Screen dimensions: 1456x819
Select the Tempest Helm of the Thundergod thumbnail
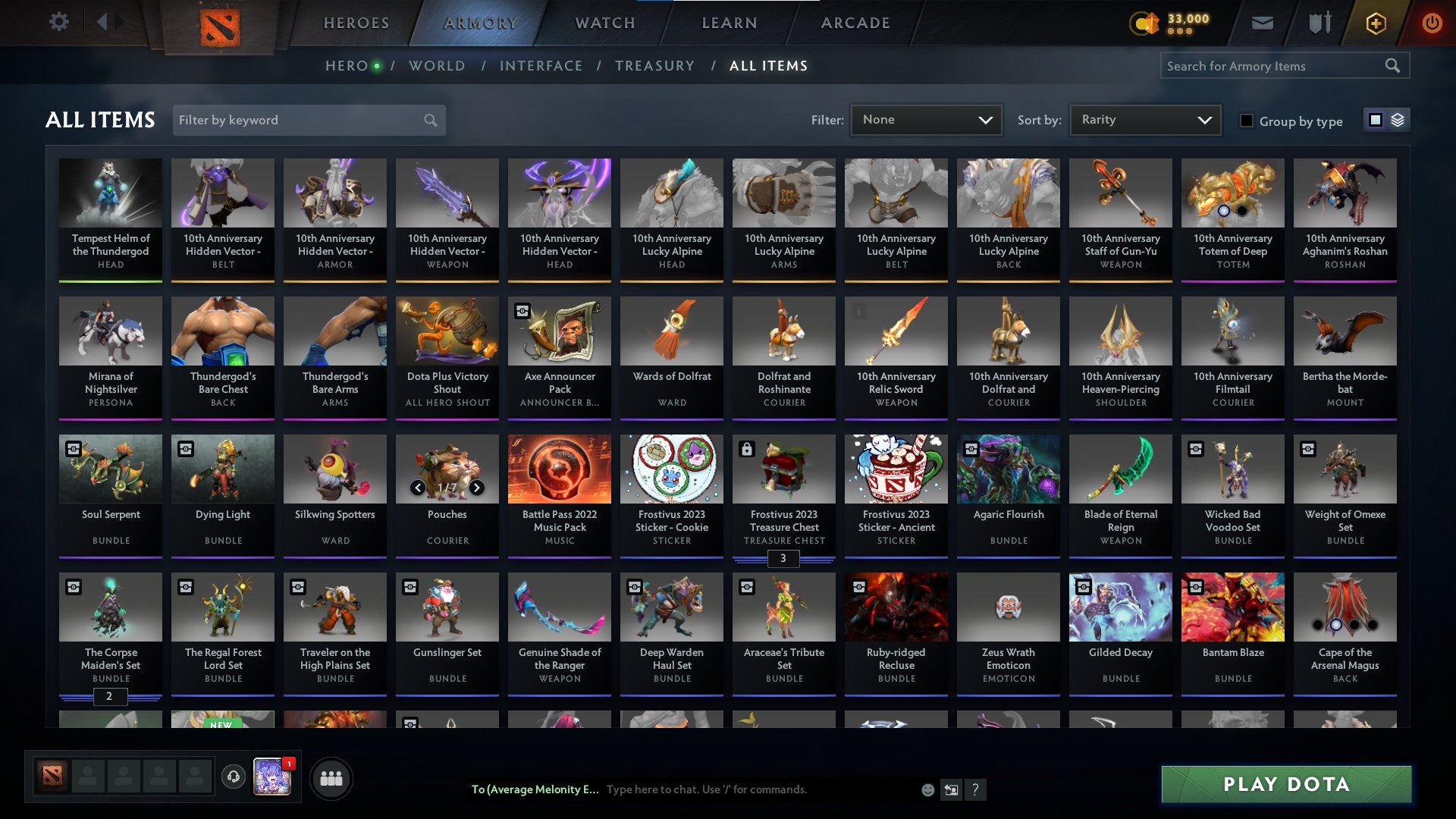click(x=111, y=193)
